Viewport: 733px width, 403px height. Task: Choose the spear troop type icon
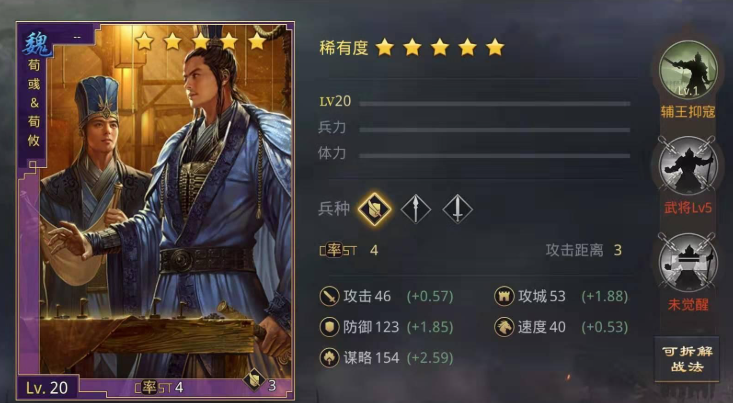pyautogui.click(x=415, y=208)
